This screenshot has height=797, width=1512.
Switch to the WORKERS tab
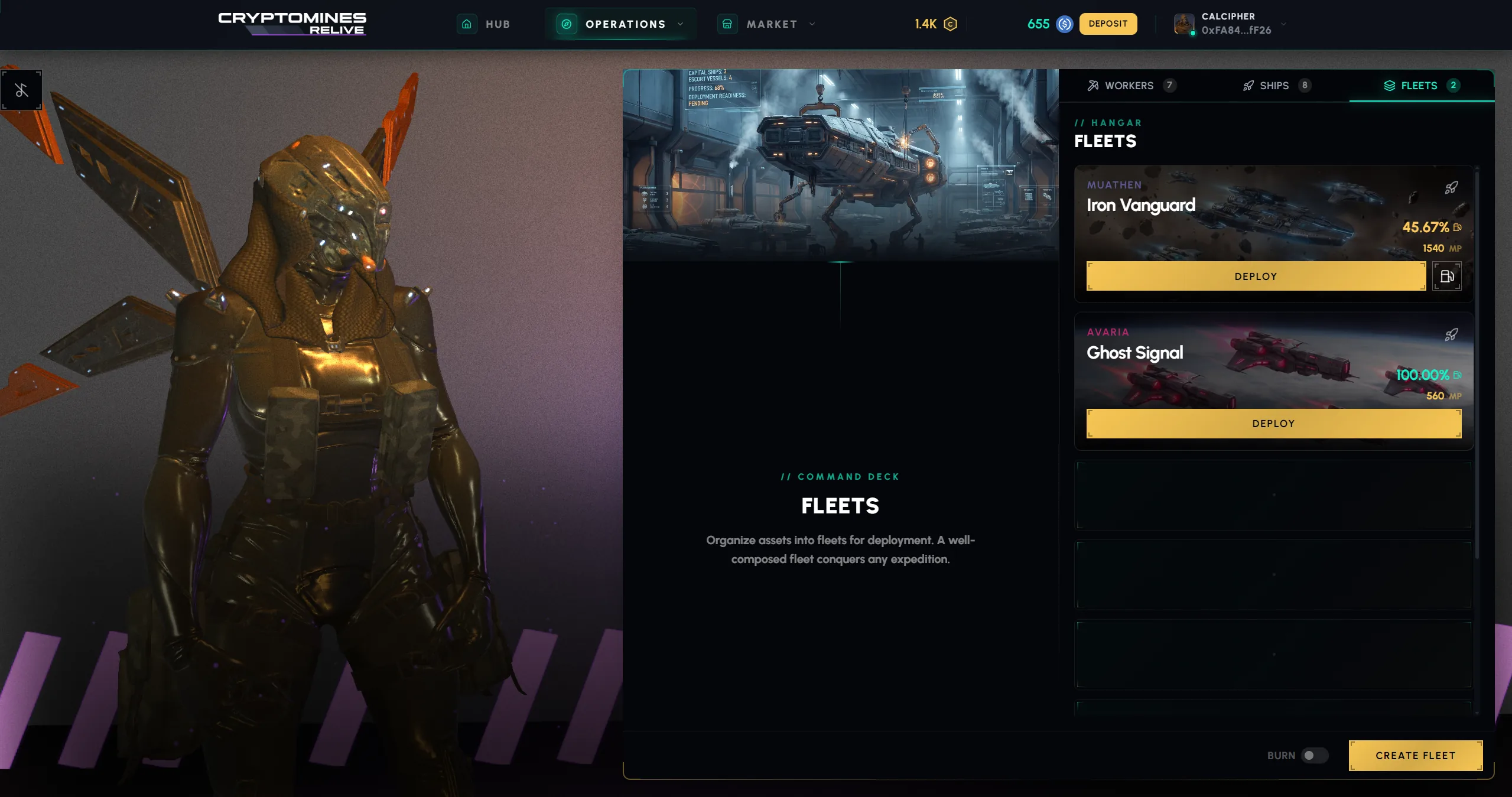[1129, 85]
